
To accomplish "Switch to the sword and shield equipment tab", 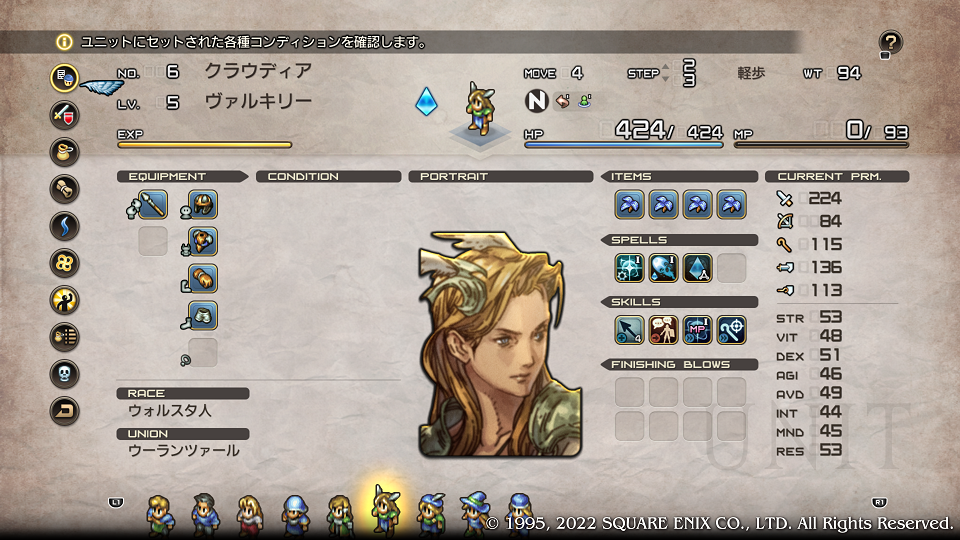I will click(x=65, y=114).
